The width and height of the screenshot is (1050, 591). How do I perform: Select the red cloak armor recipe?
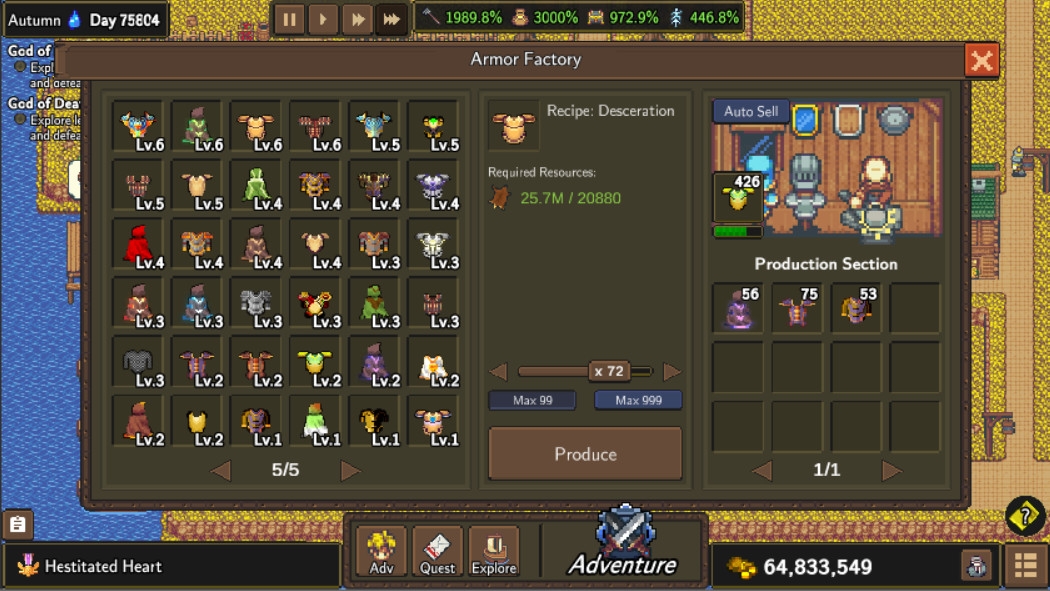point(138,244)
